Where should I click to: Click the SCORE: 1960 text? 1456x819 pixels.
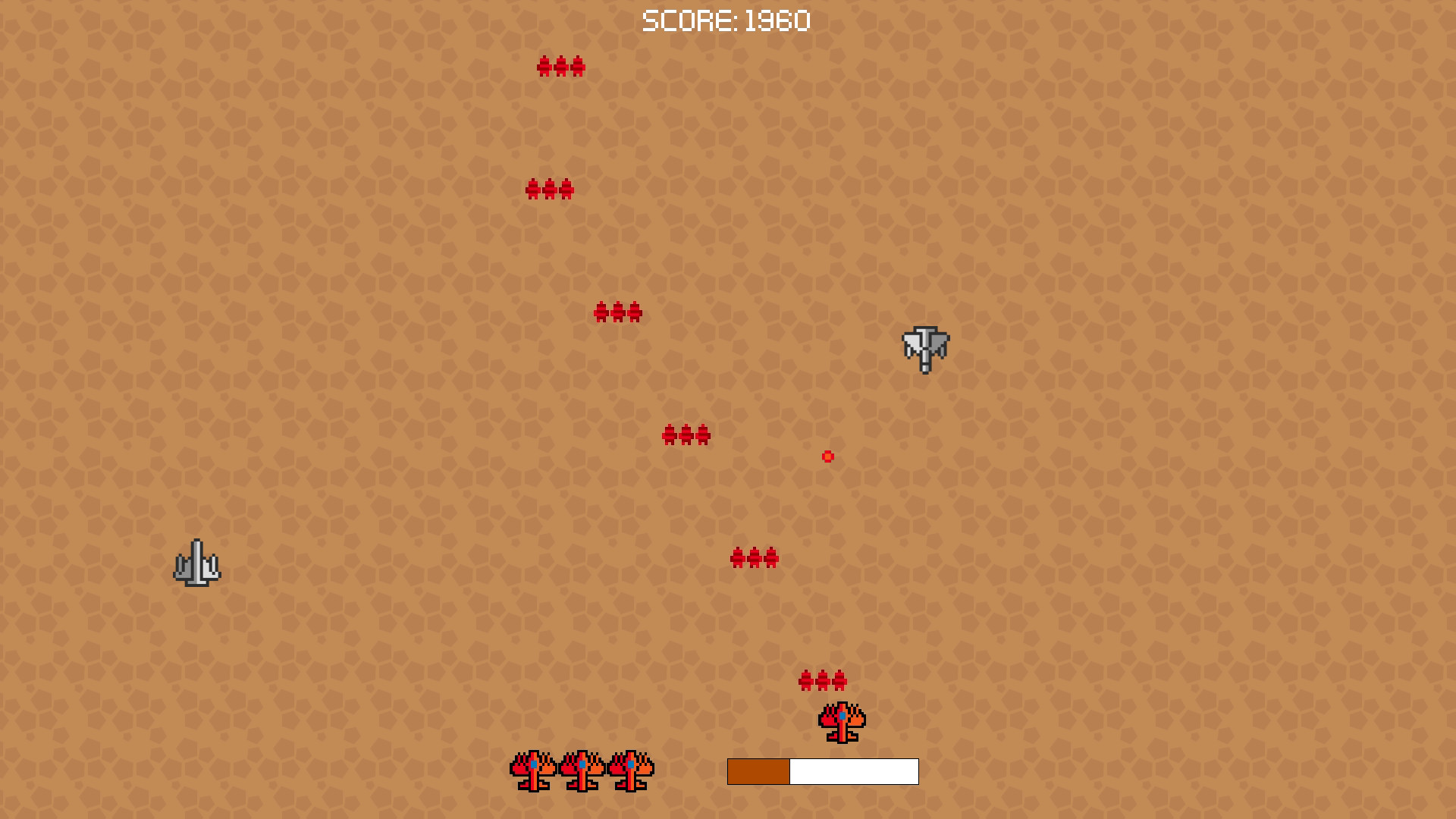click(x=726, y=20)
